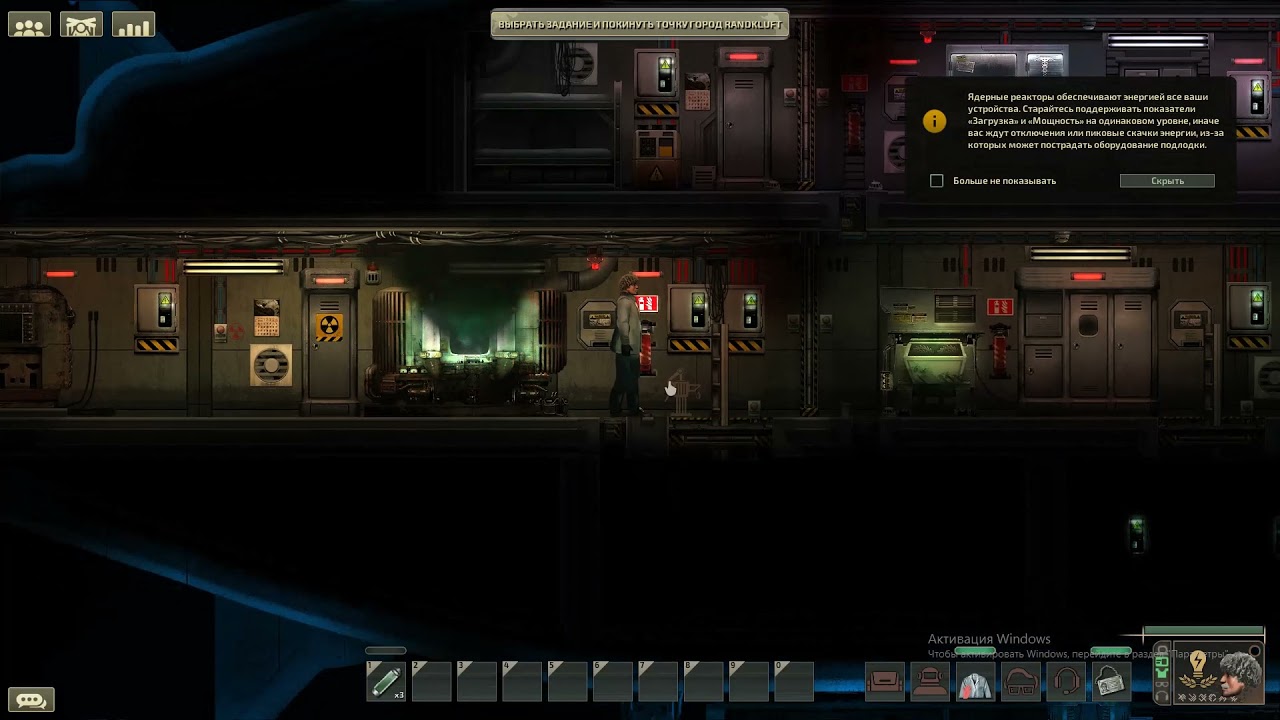Tick the 'Больше не показывать' checkbox

[937, 181]
